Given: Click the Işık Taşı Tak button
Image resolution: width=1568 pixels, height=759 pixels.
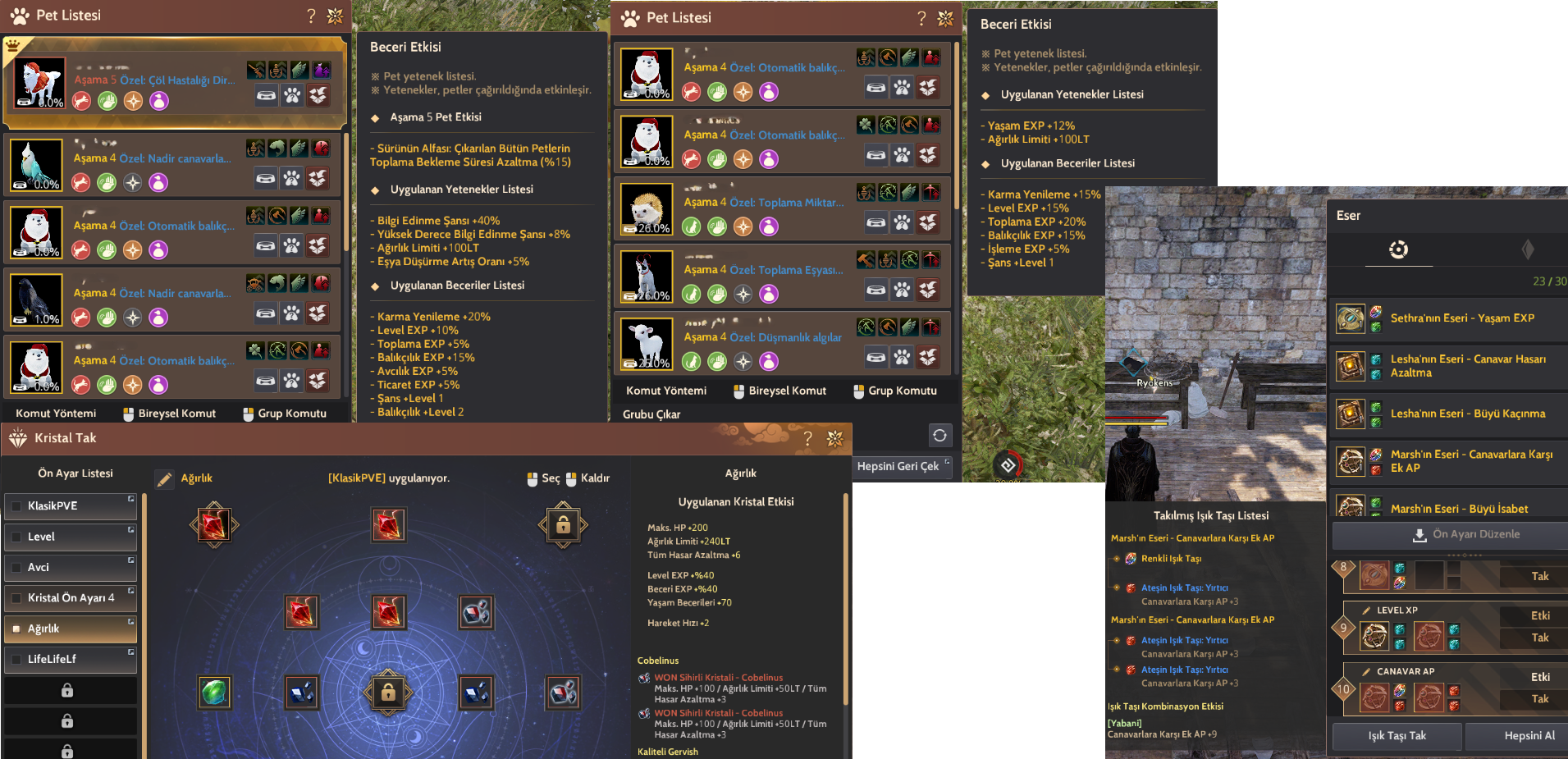Looking at the screenshot, I should 1396,736.
